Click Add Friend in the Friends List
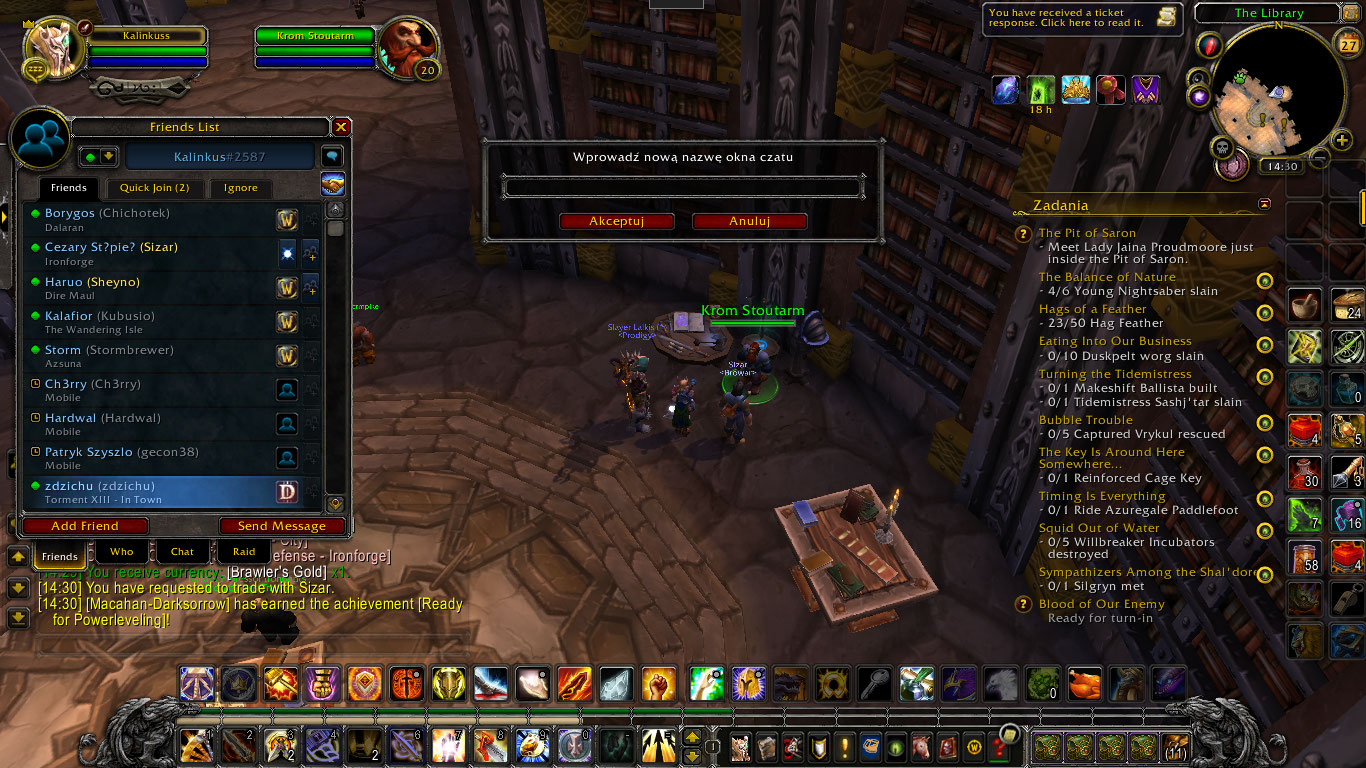 point(85,526)
